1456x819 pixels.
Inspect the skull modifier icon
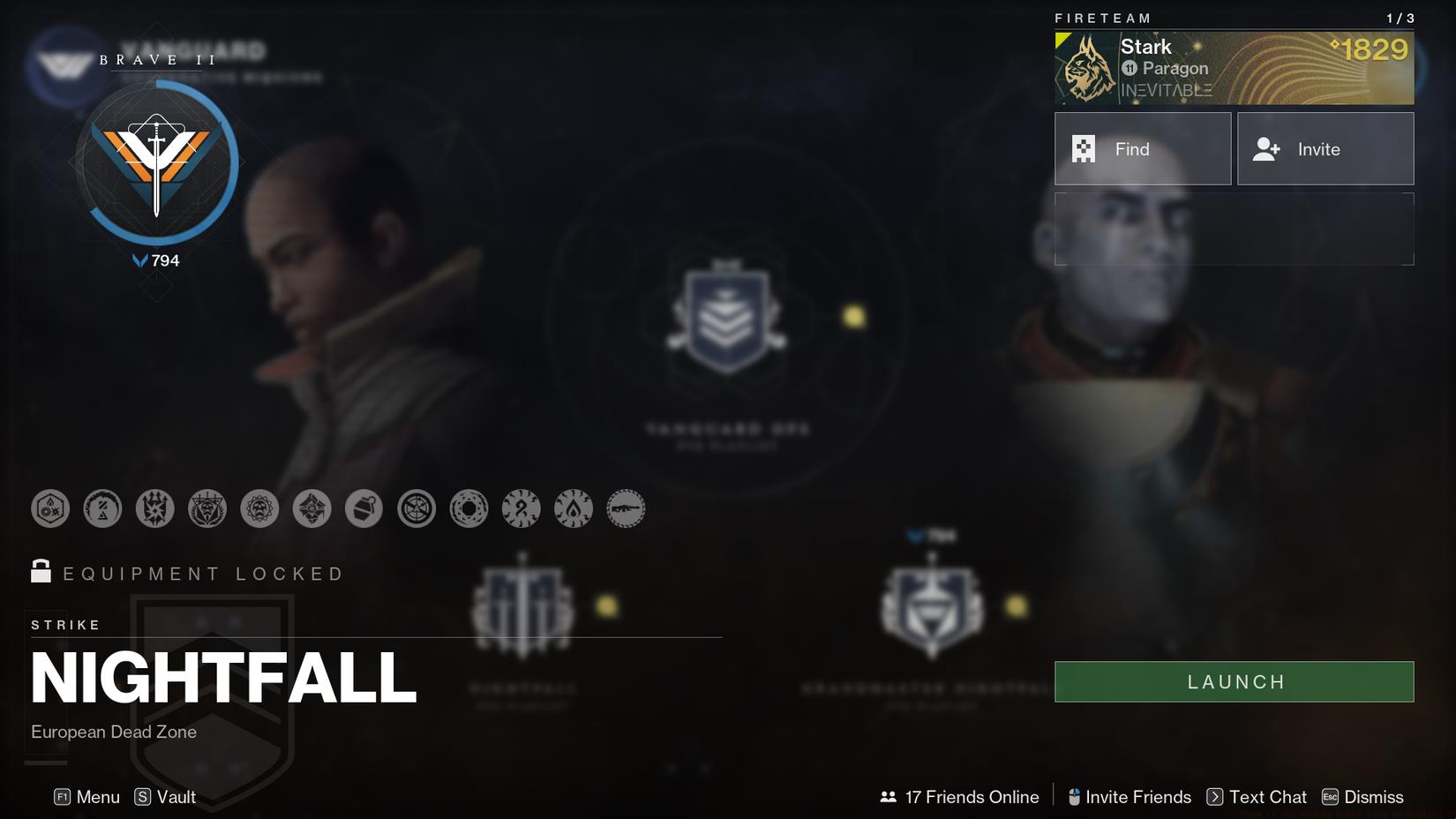pyautogui.click(x=259, y=508)
